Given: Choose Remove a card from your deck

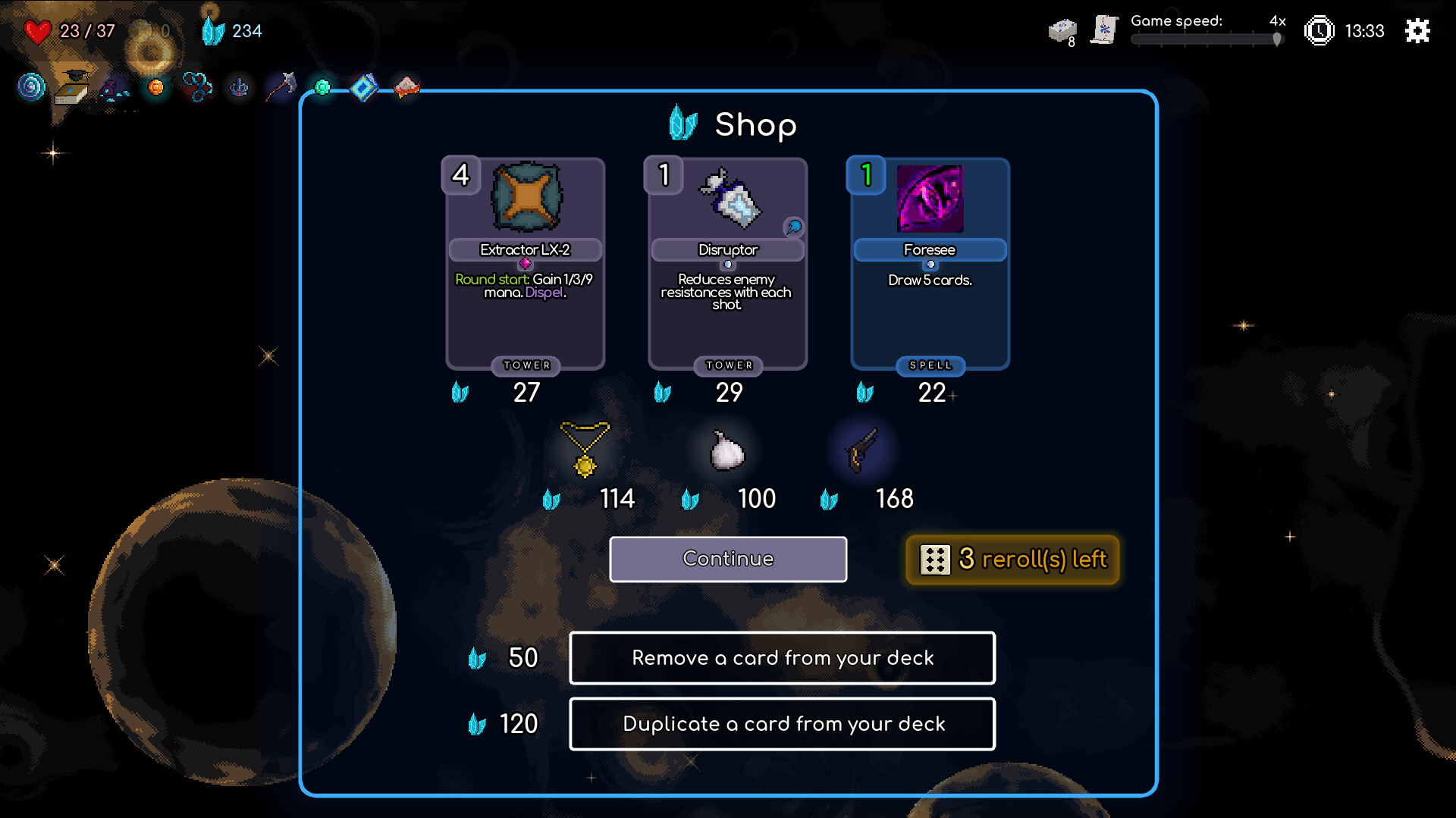Looking at the screenshot, I should [x=782, y=658].
